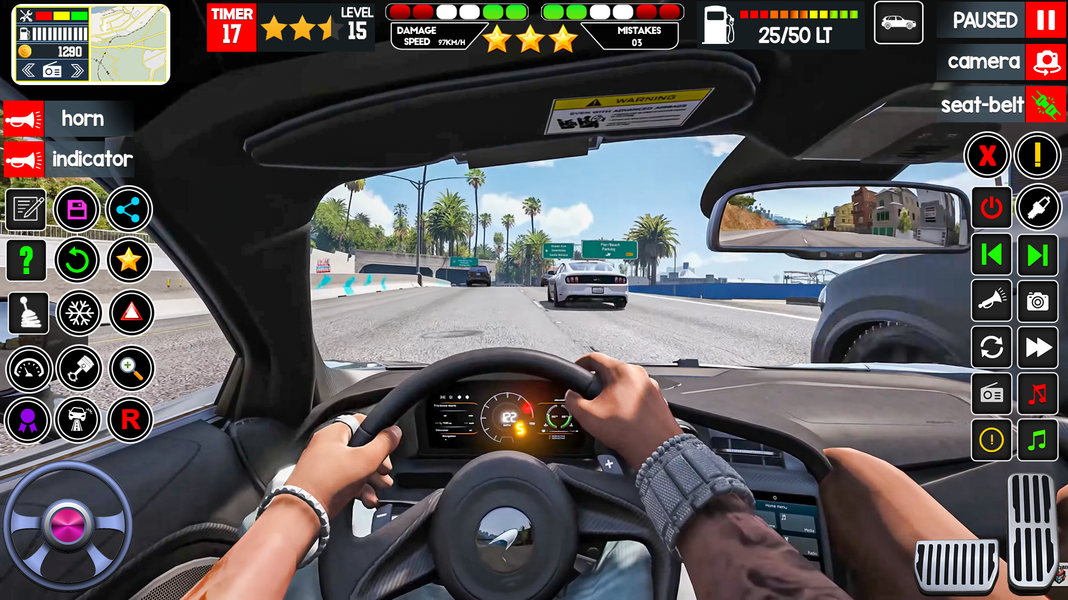
Task: Switch the camera view
Action: coord(1045,62)
